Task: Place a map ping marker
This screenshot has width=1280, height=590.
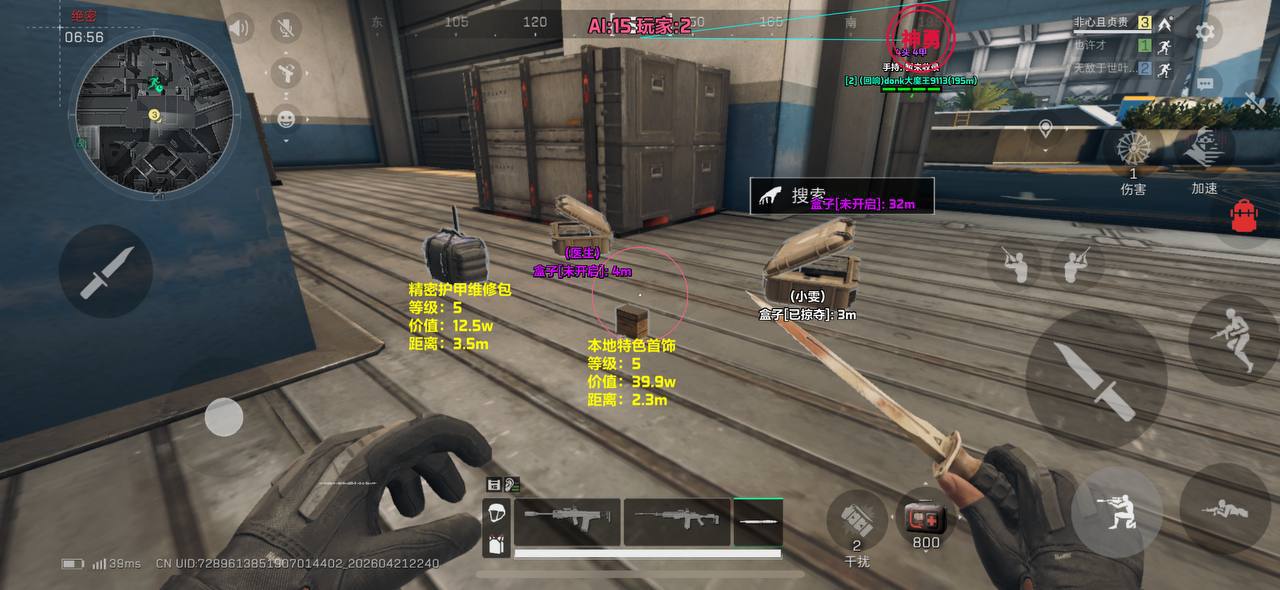Action: (1045, 129)
